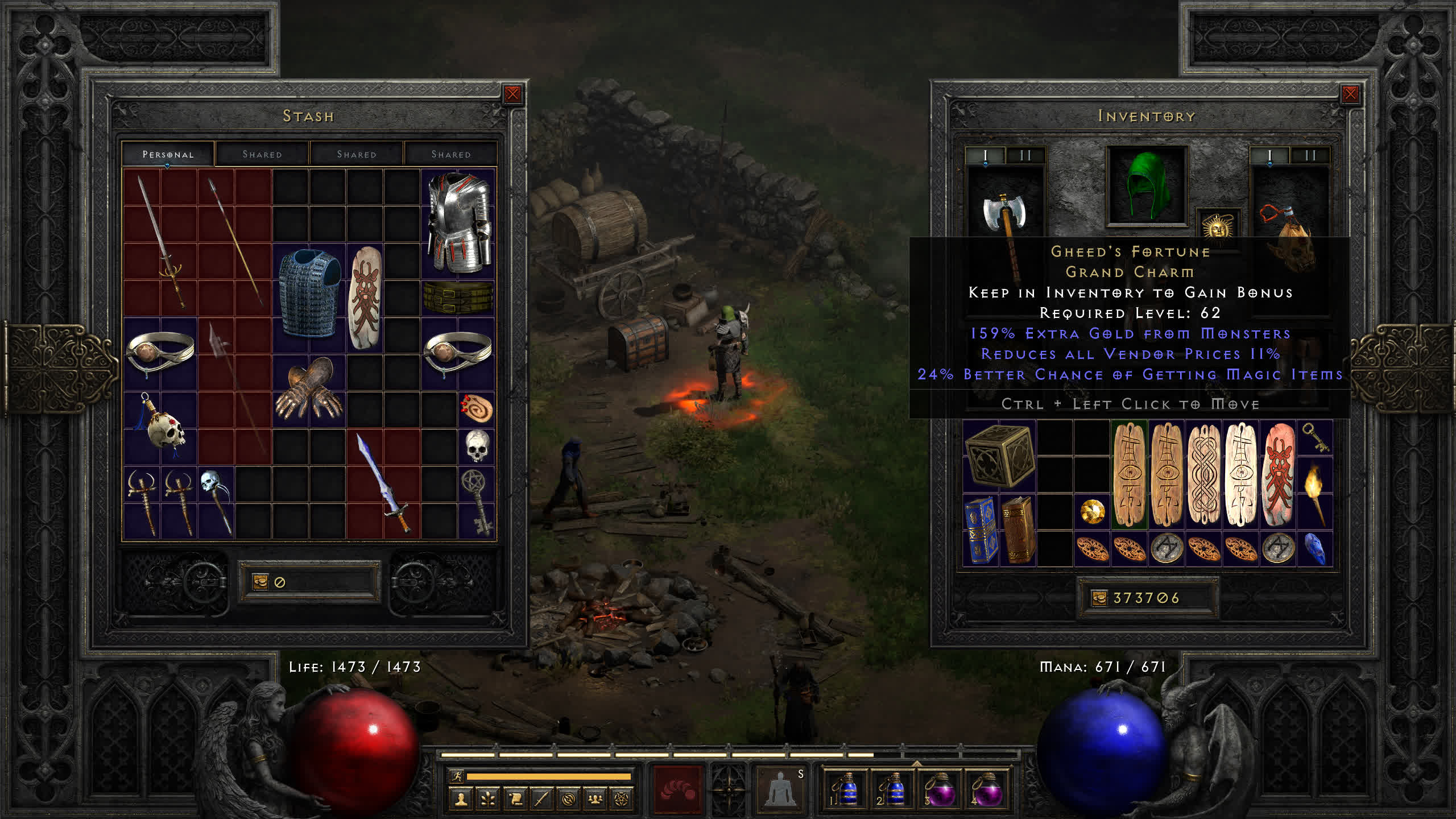Pick up the olive belt in stash
This screenshot has width=1456, height=819.
pos(458,296)
